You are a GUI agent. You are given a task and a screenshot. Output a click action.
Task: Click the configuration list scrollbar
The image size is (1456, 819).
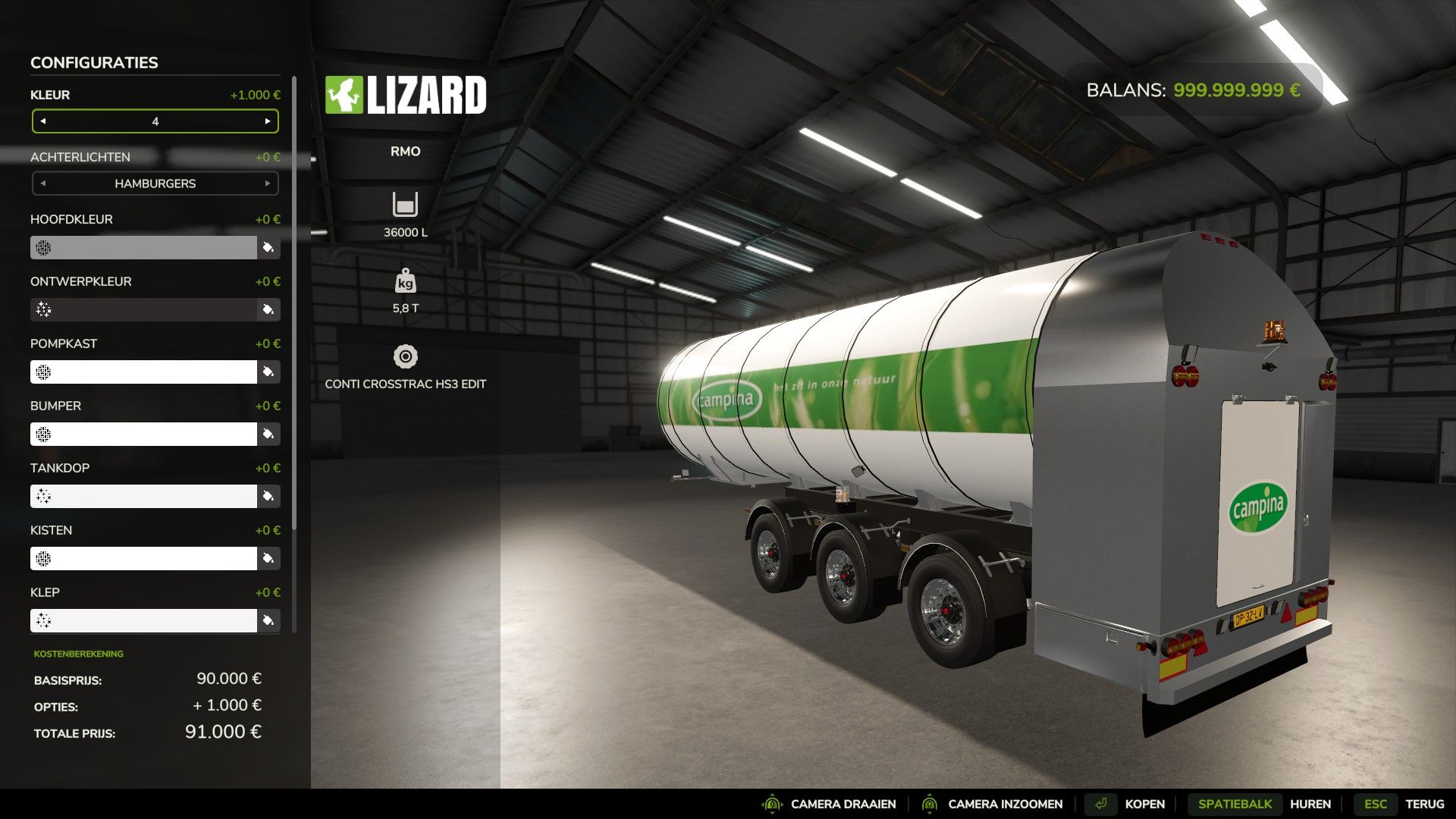(x=294, y=303)
